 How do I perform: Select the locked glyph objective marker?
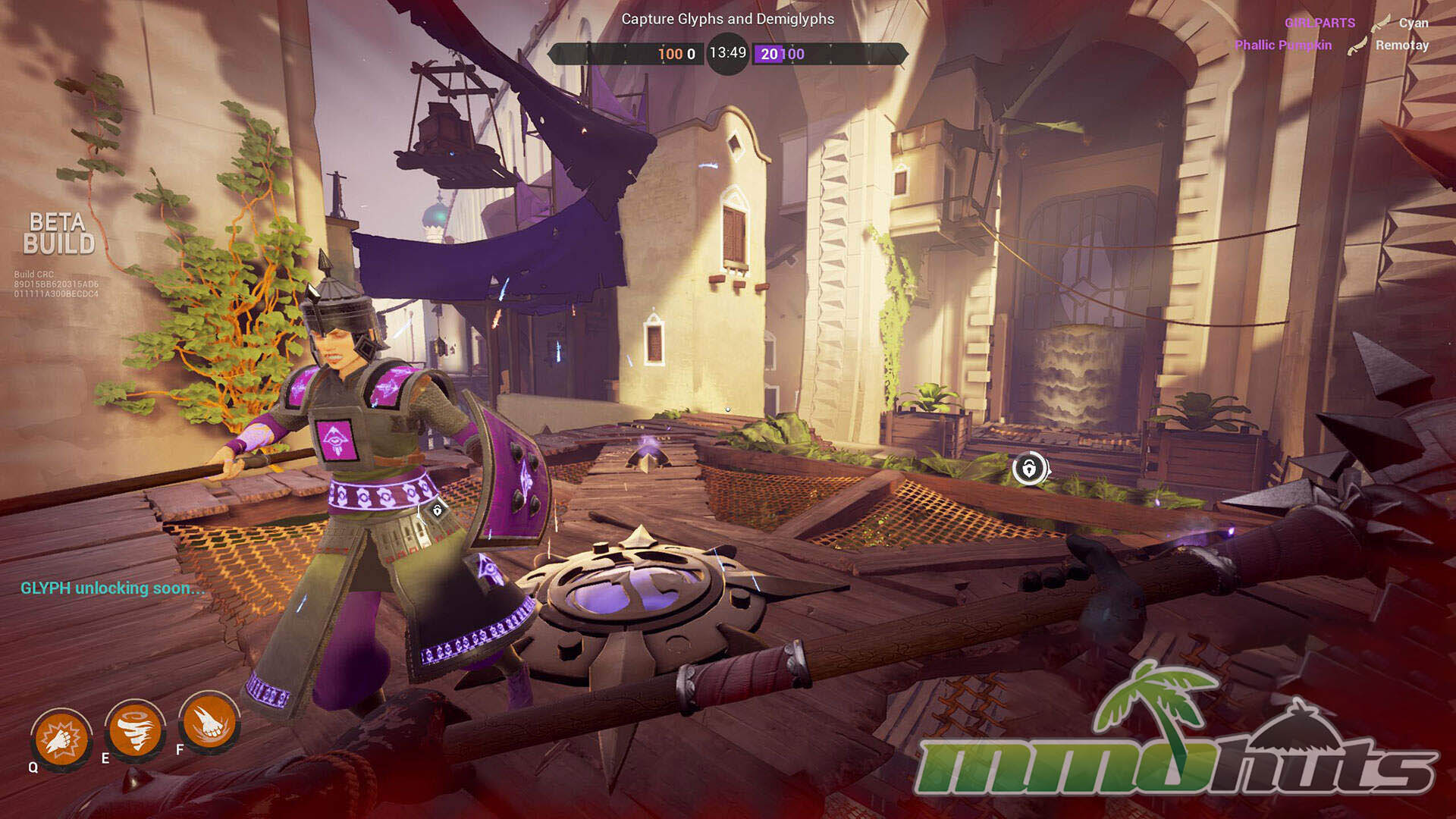(1029, 469)
